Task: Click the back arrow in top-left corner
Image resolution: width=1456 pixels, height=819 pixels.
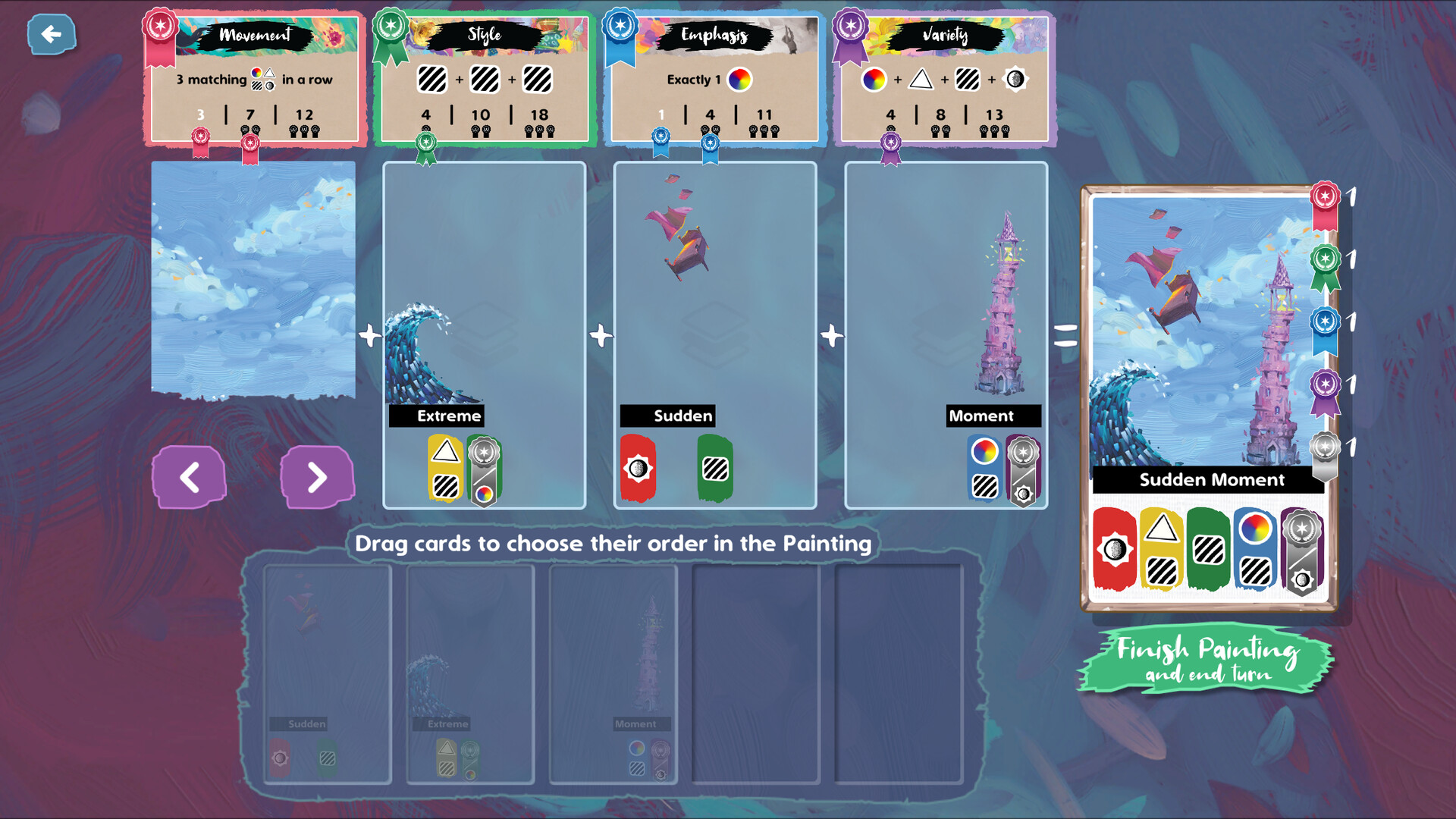Action: (51, 33)
